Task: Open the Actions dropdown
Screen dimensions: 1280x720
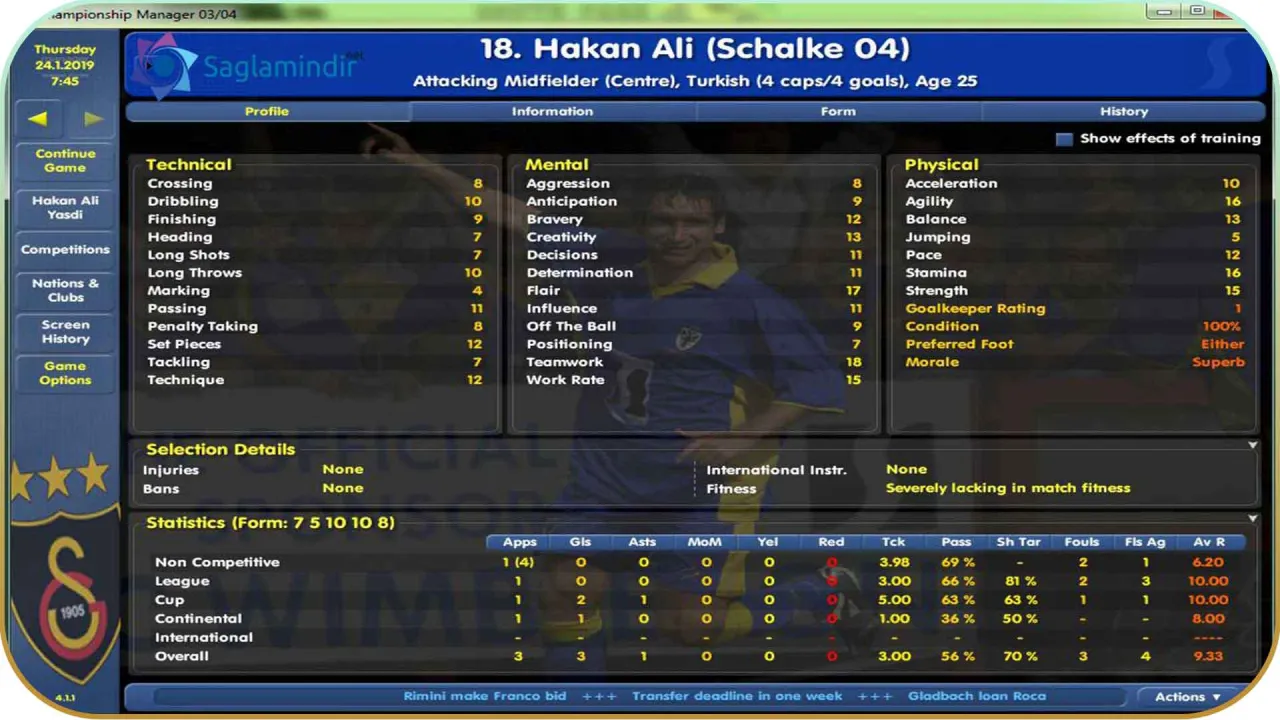Action: 1188,696
